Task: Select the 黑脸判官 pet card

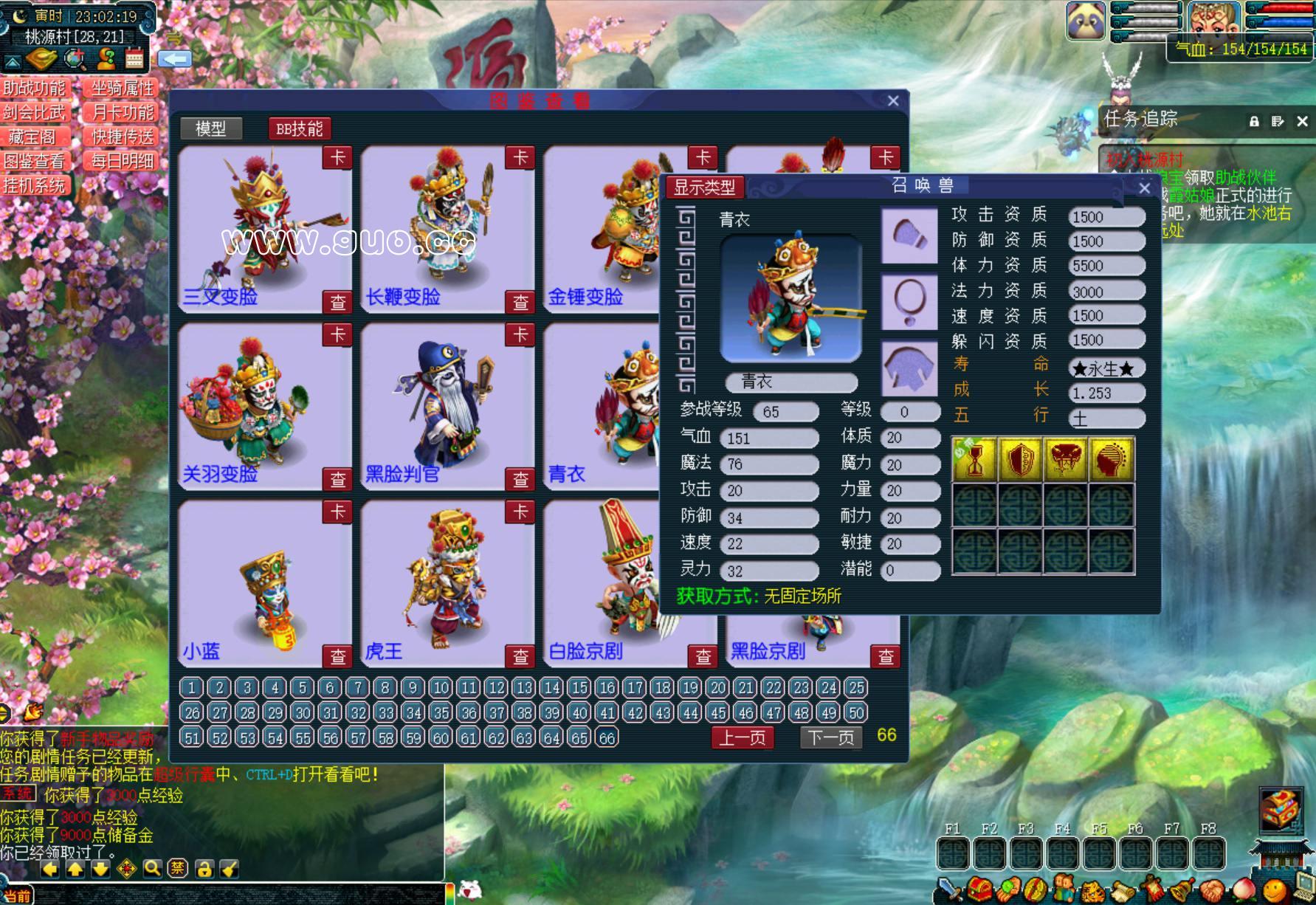Action: click(x=447, y=406)
